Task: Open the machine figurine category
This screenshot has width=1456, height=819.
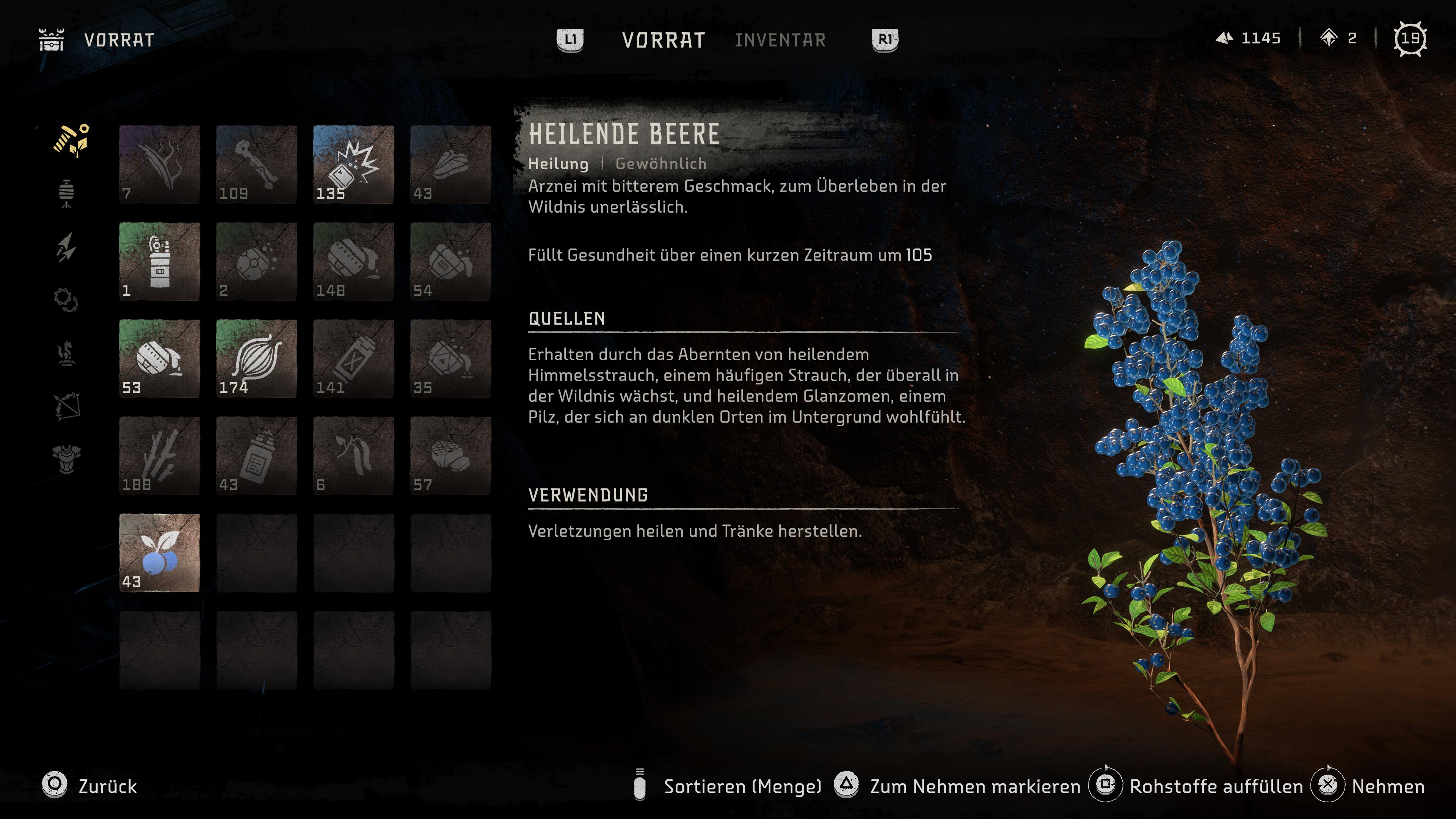Action: click(x=67, y=354)
